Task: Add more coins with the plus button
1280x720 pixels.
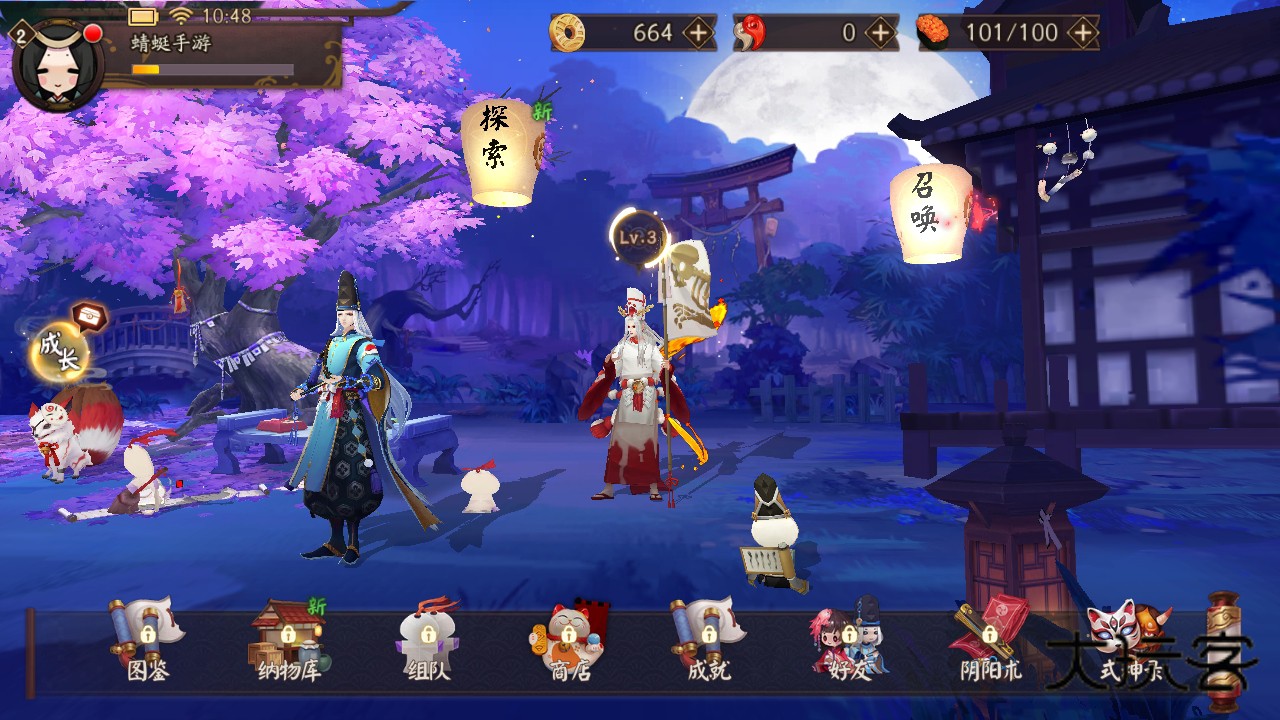Action: (700, 33)
